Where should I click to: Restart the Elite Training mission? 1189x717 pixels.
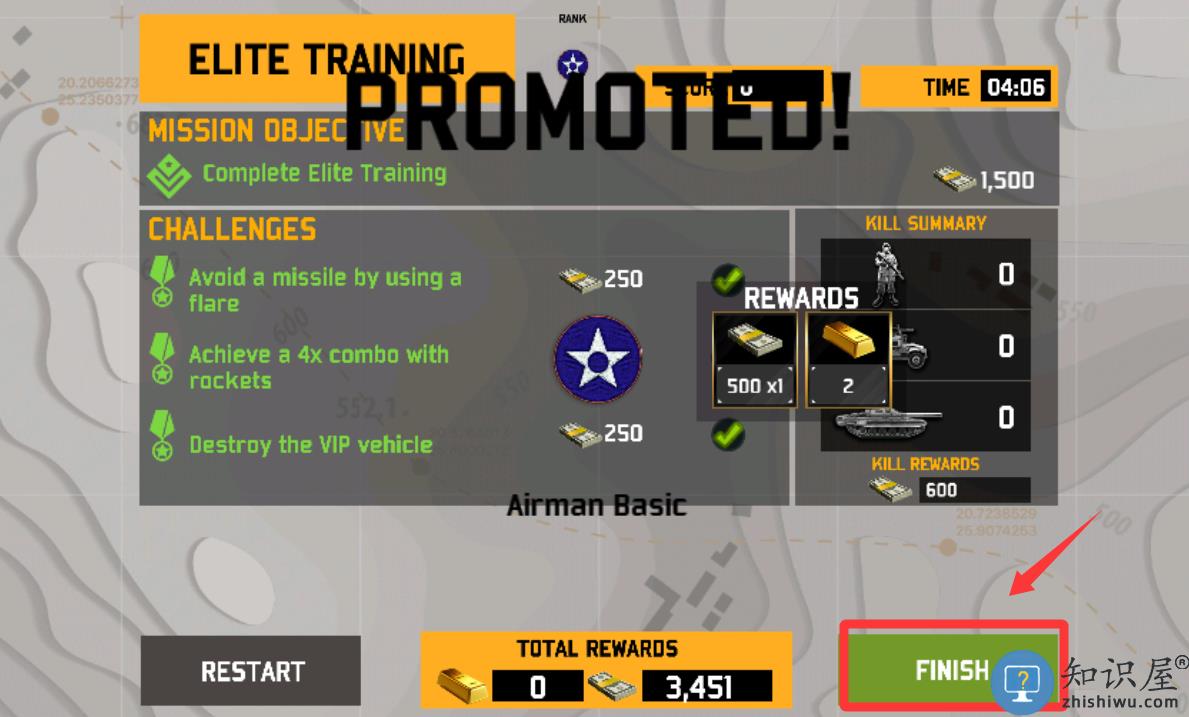[x=251, y=671]
